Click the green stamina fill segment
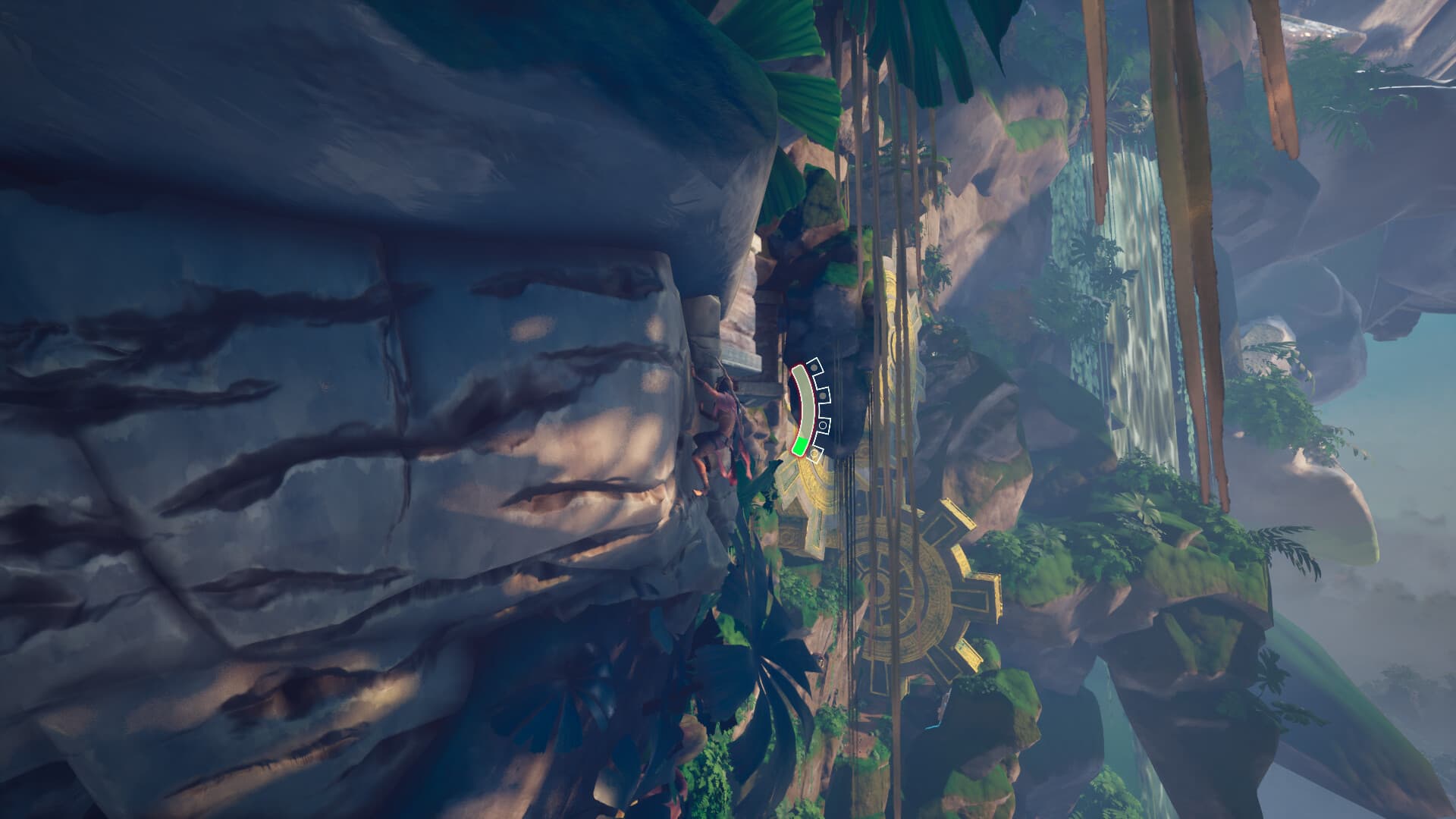The height and width of the screenshot is (819, 1456). tap(801, 446)
